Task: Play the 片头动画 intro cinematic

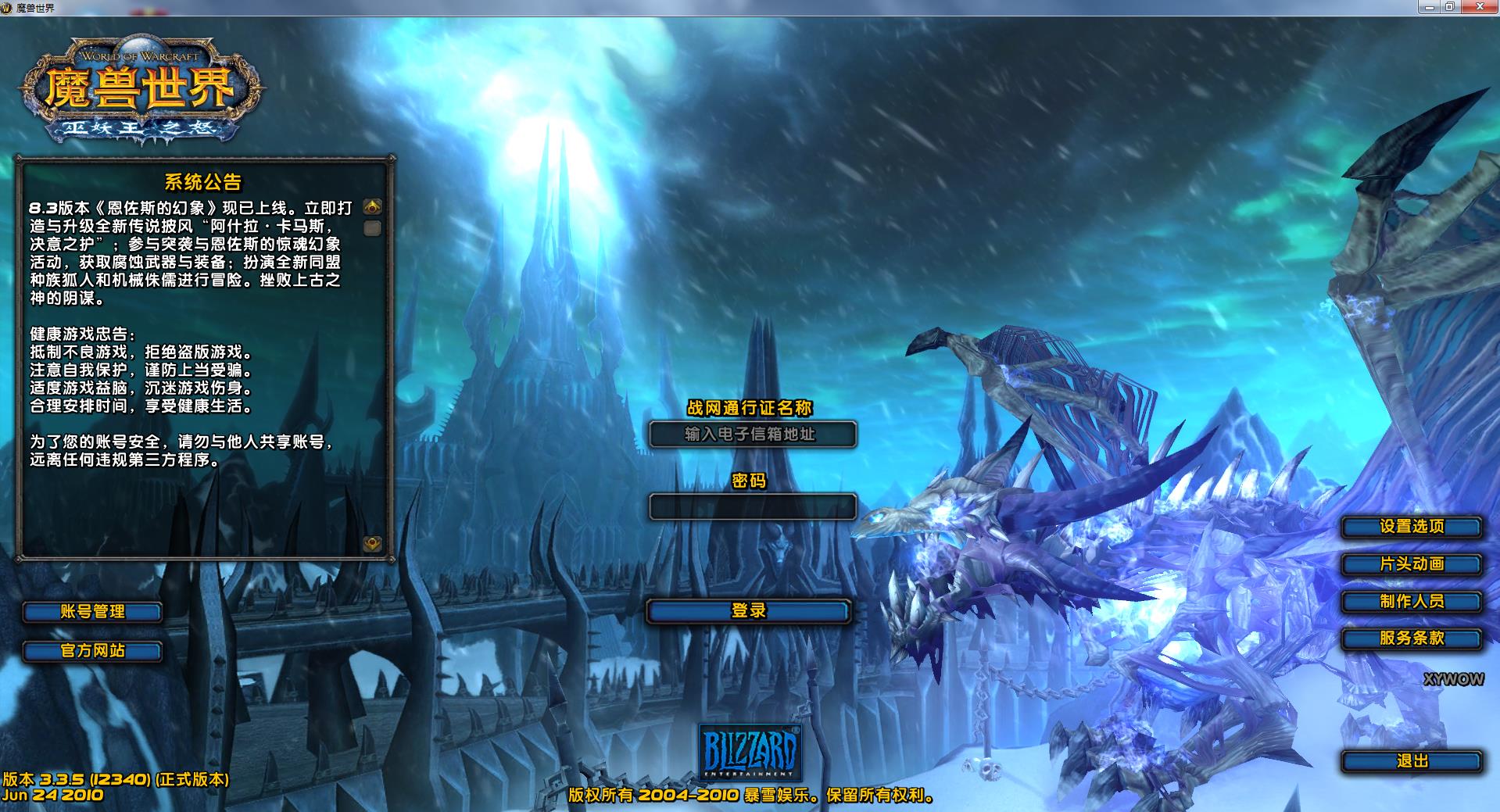Action: point(1411,564)
